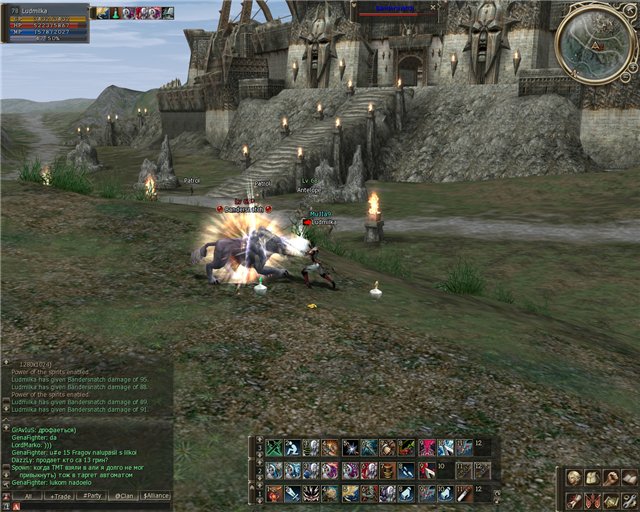Image resolution: width=640 pixels, height=512 pixels.
Task: Click the chat text input field
Action: click(x=90, y=506)
